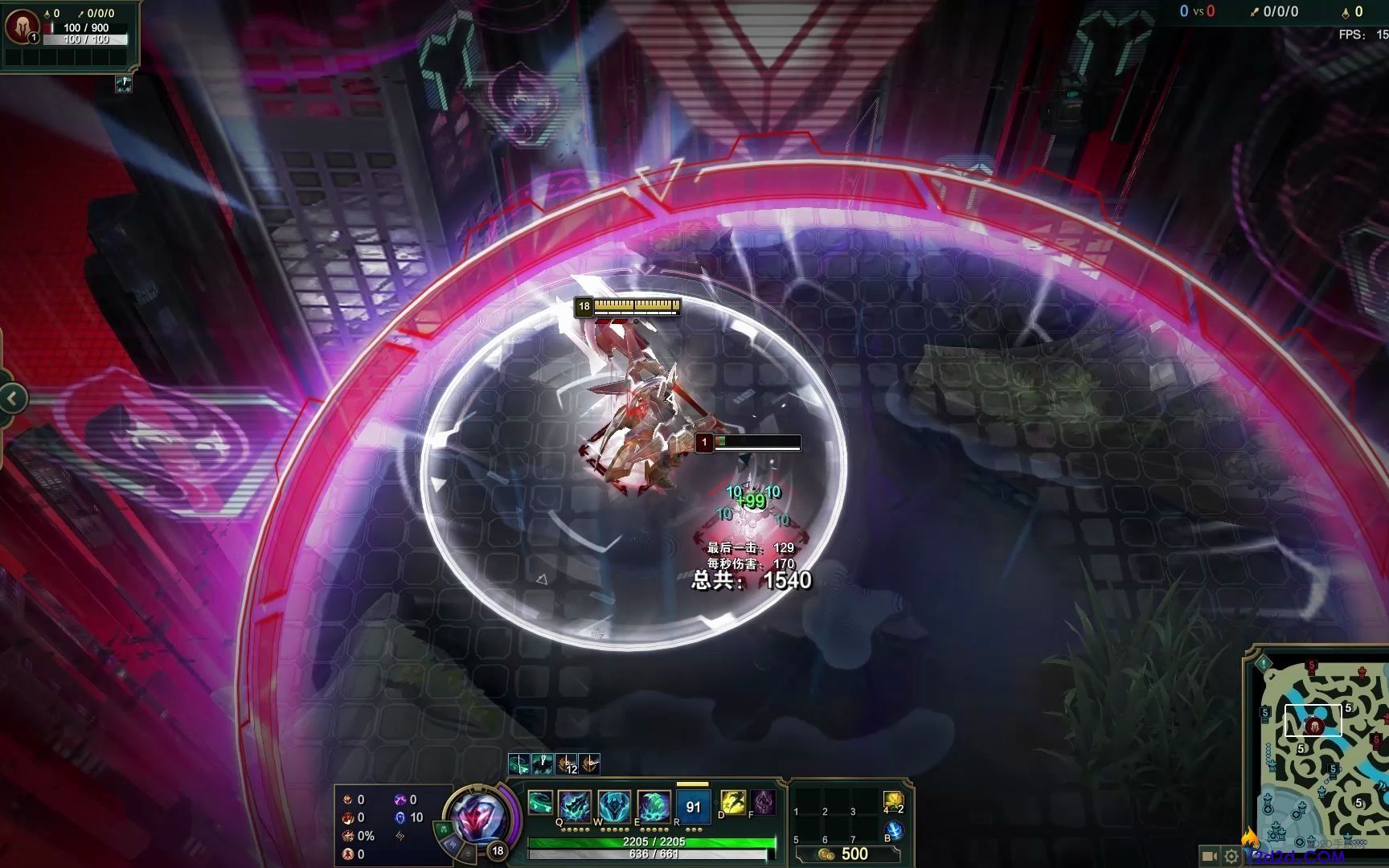This screenshot has height=868, width=1389.
Task: Inspect the buff icon with the 12 stack
Action: tap(567, 764)
